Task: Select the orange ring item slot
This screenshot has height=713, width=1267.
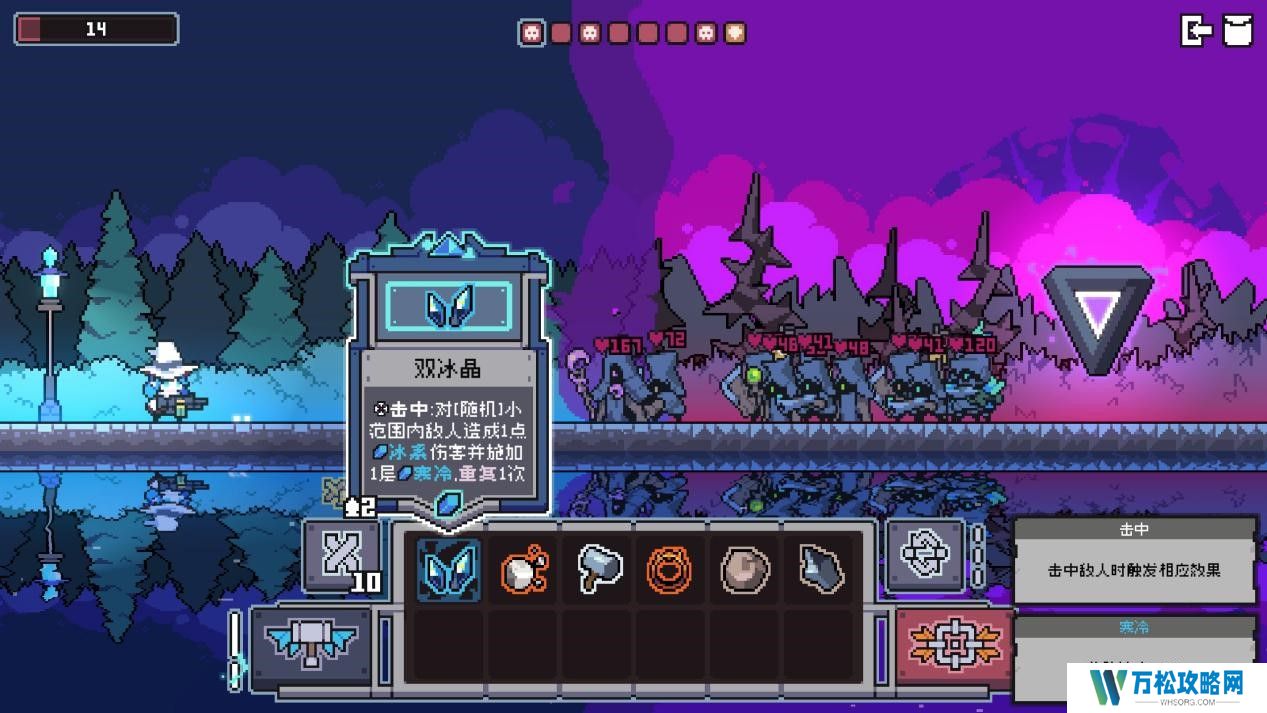Action: tap(671, 569)
